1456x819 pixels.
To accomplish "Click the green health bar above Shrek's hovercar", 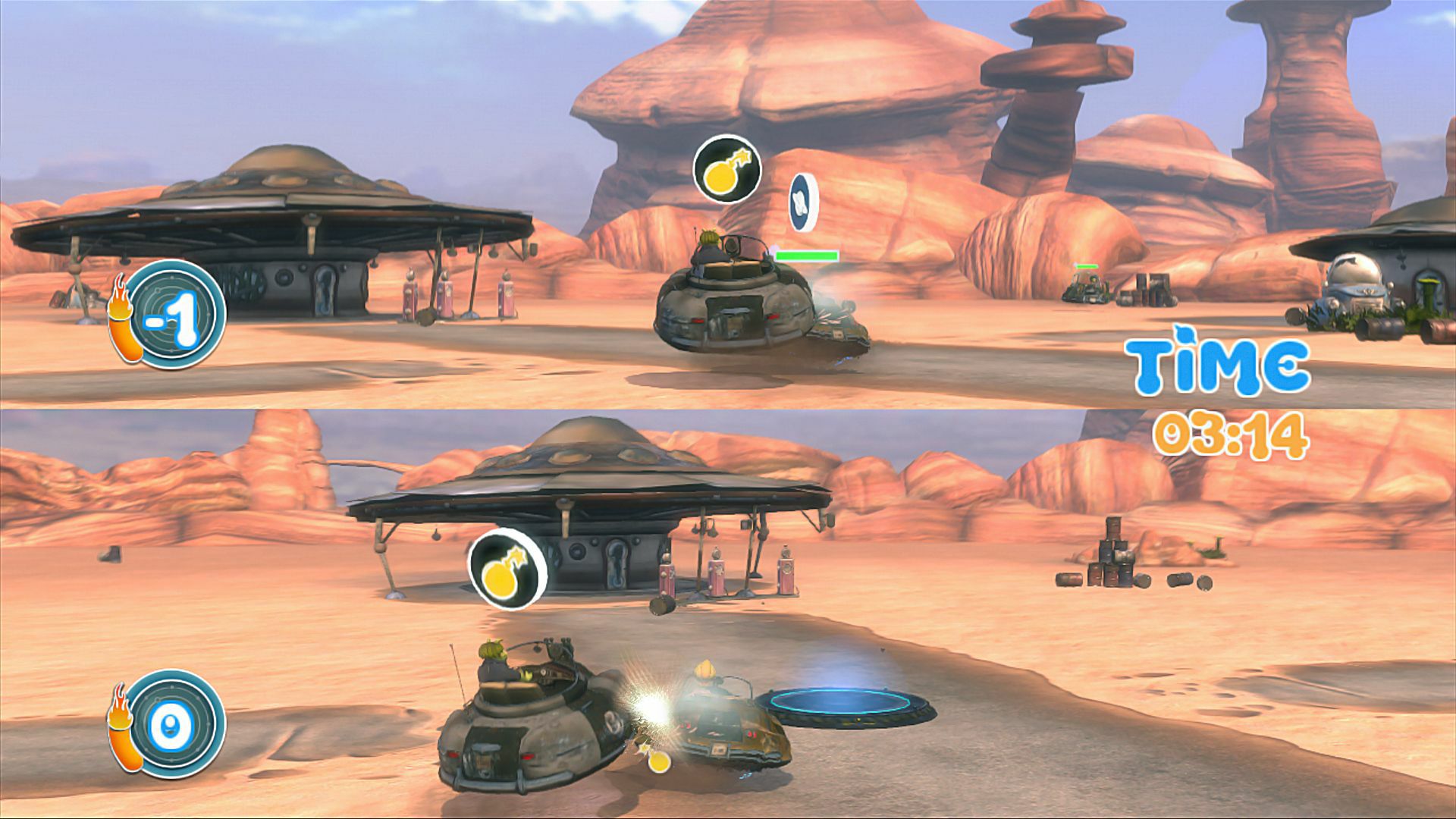I will coord(808,255).
